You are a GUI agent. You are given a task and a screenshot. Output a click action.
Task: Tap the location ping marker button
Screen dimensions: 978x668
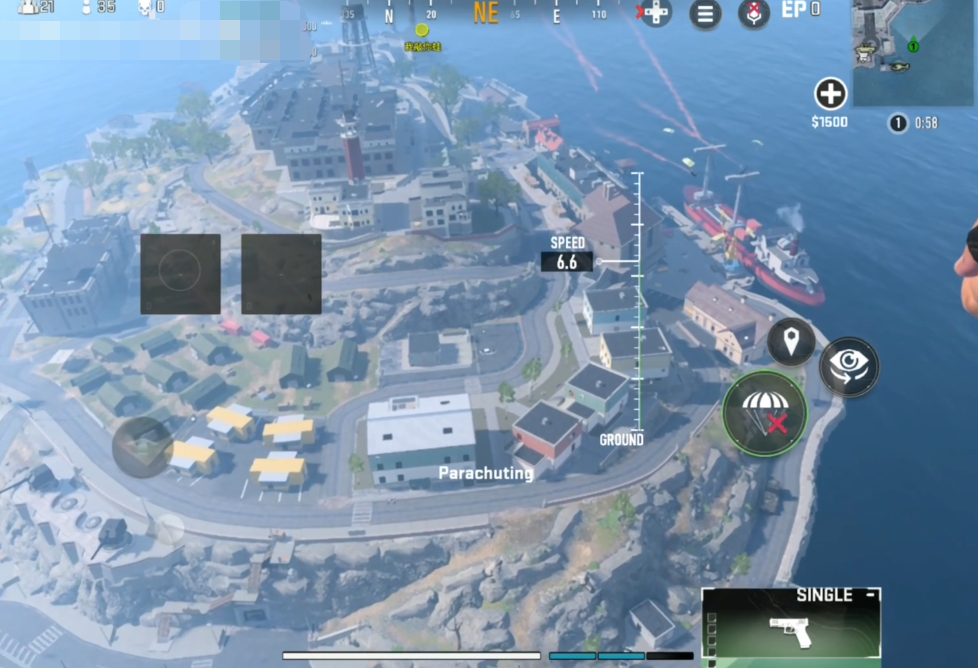[x=791, y=342]
